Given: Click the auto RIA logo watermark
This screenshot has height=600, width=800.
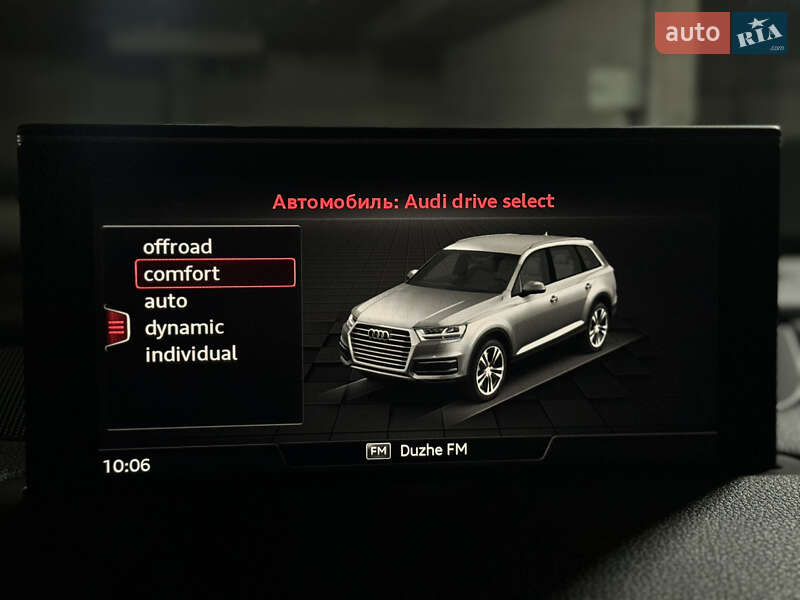Looking at the screenshot, I should coord(721,33).
